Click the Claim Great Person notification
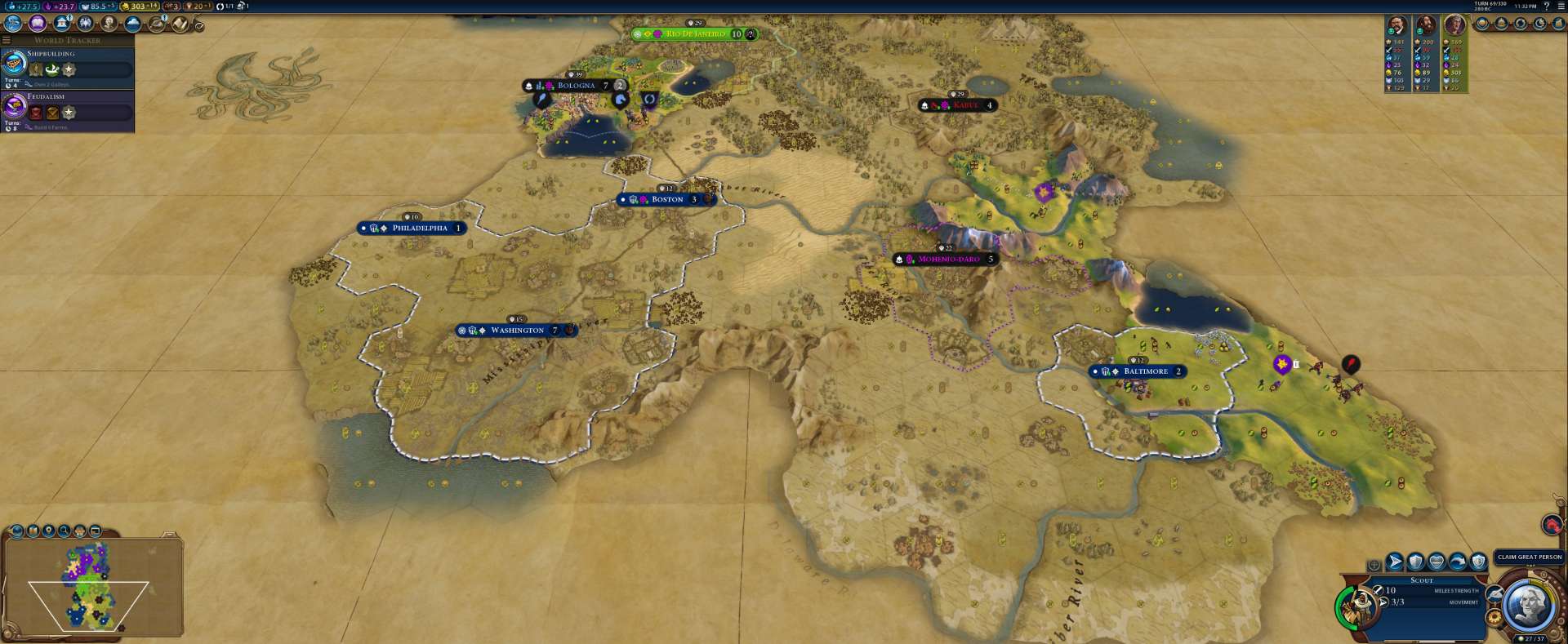The image size is (1568, 644). pos(1529,557)
